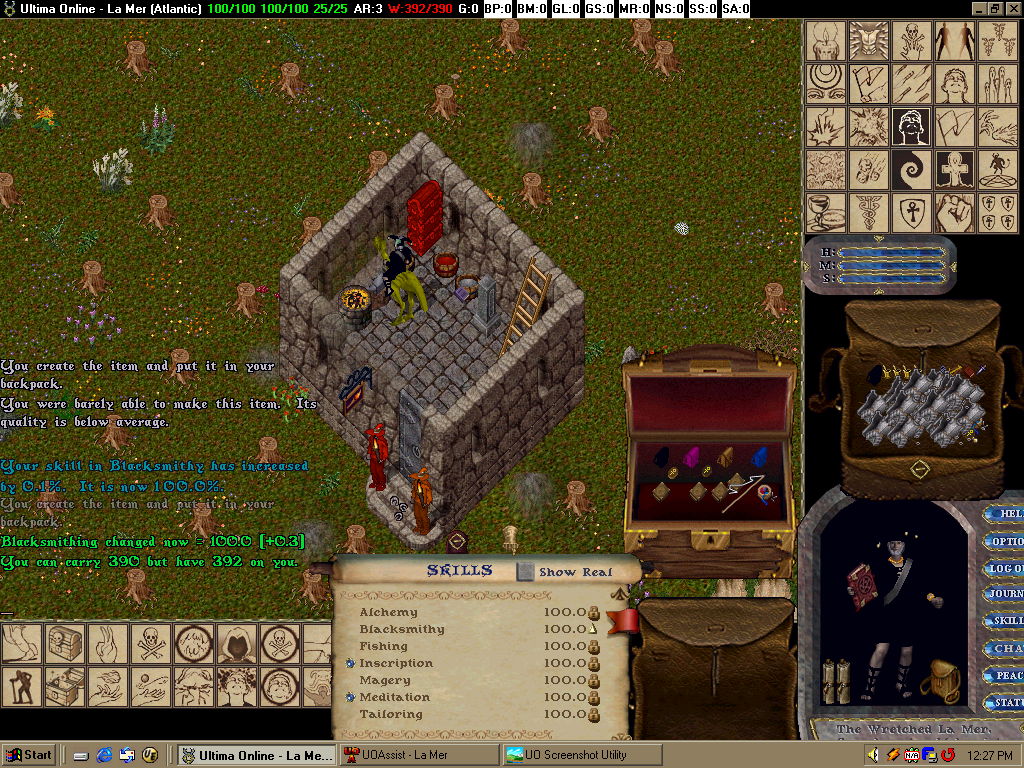Screen dimensions: 1024x768
Task: Cast the ankh gravestone spell icon
Action: coord(955,170)
